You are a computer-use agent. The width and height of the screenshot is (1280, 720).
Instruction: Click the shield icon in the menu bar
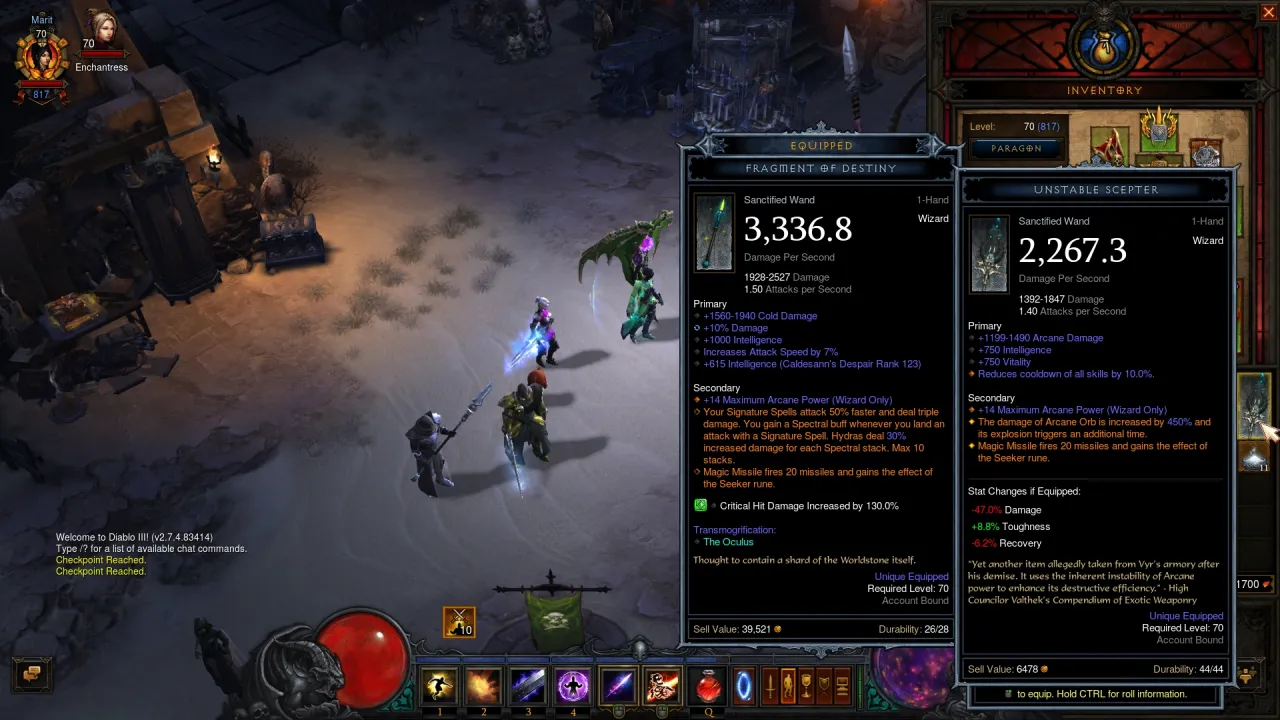[x=823, y=685]
